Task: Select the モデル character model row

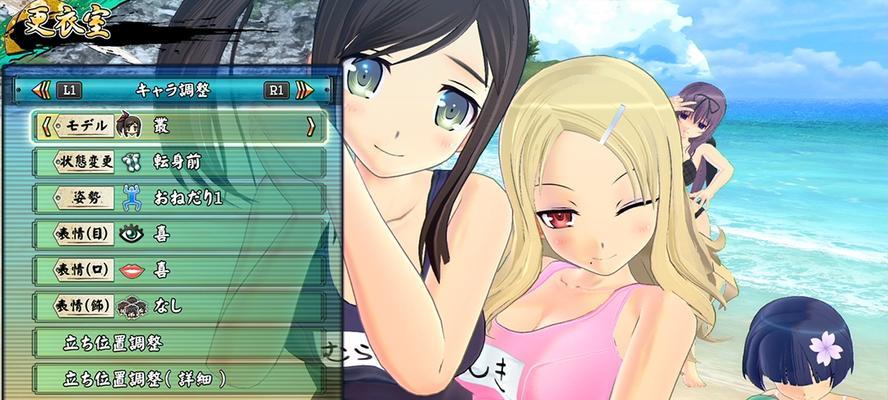Action: tap(178, 127)
